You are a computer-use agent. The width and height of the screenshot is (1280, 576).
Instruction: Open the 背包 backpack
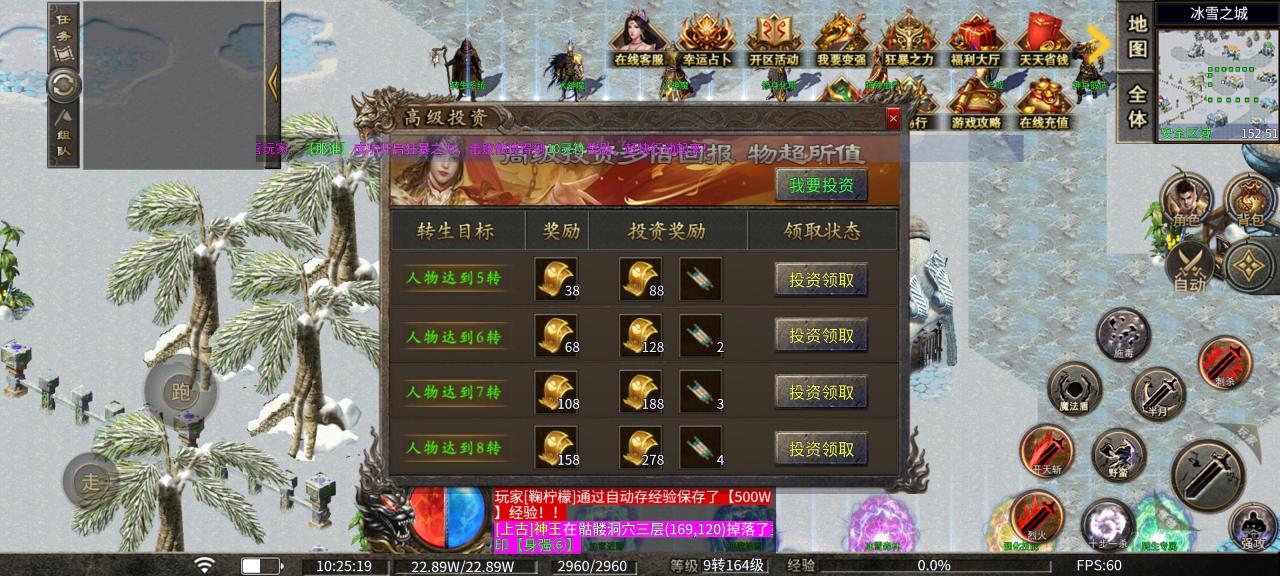click(1250, 201)
